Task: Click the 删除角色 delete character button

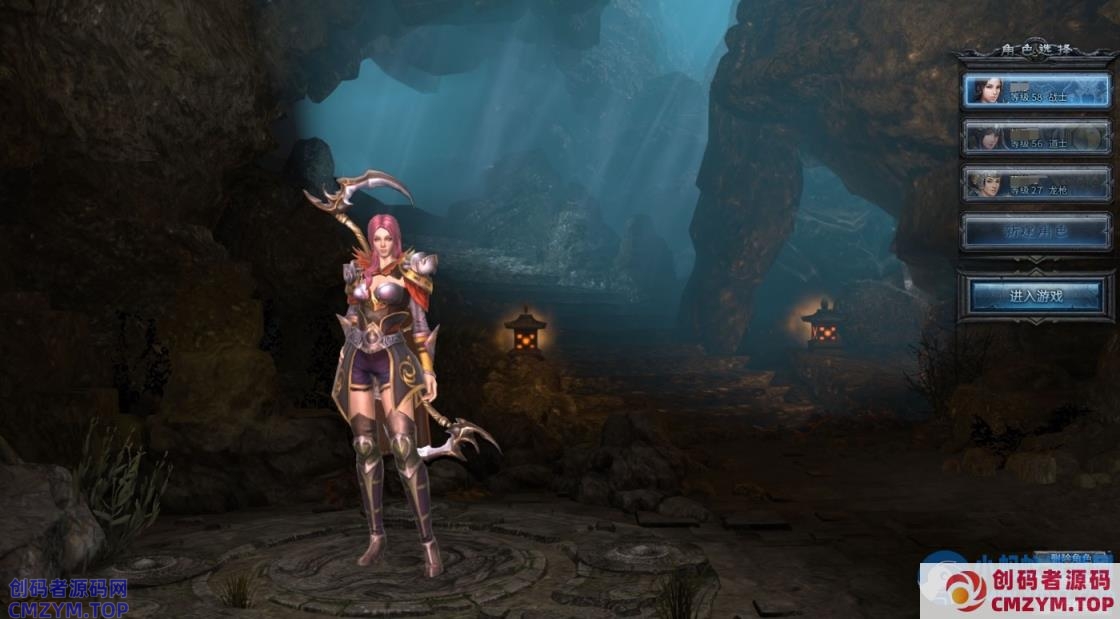Action: click(x=1072, y=557)
